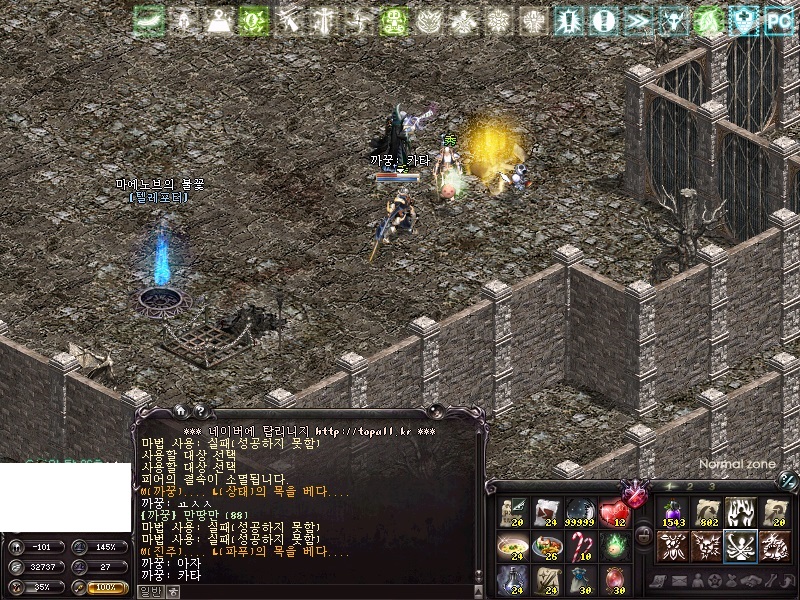Eat the soup bowl item
The image size is (800, 600).
point(514,546)
